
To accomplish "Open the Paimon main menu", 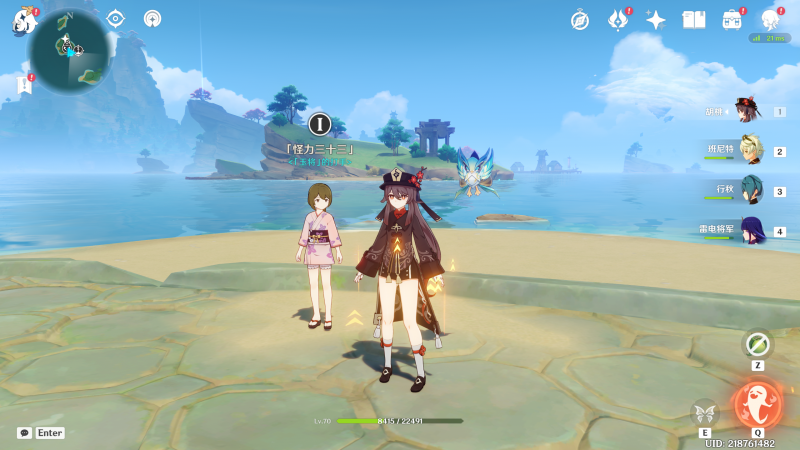I will (24, 20).
